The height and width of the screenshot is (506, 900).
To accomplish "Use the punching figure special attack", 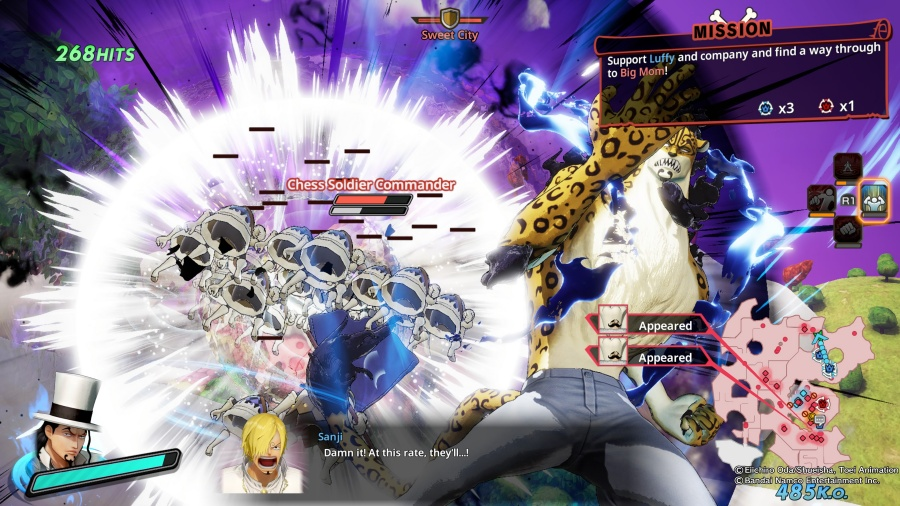I will (821, 200).
